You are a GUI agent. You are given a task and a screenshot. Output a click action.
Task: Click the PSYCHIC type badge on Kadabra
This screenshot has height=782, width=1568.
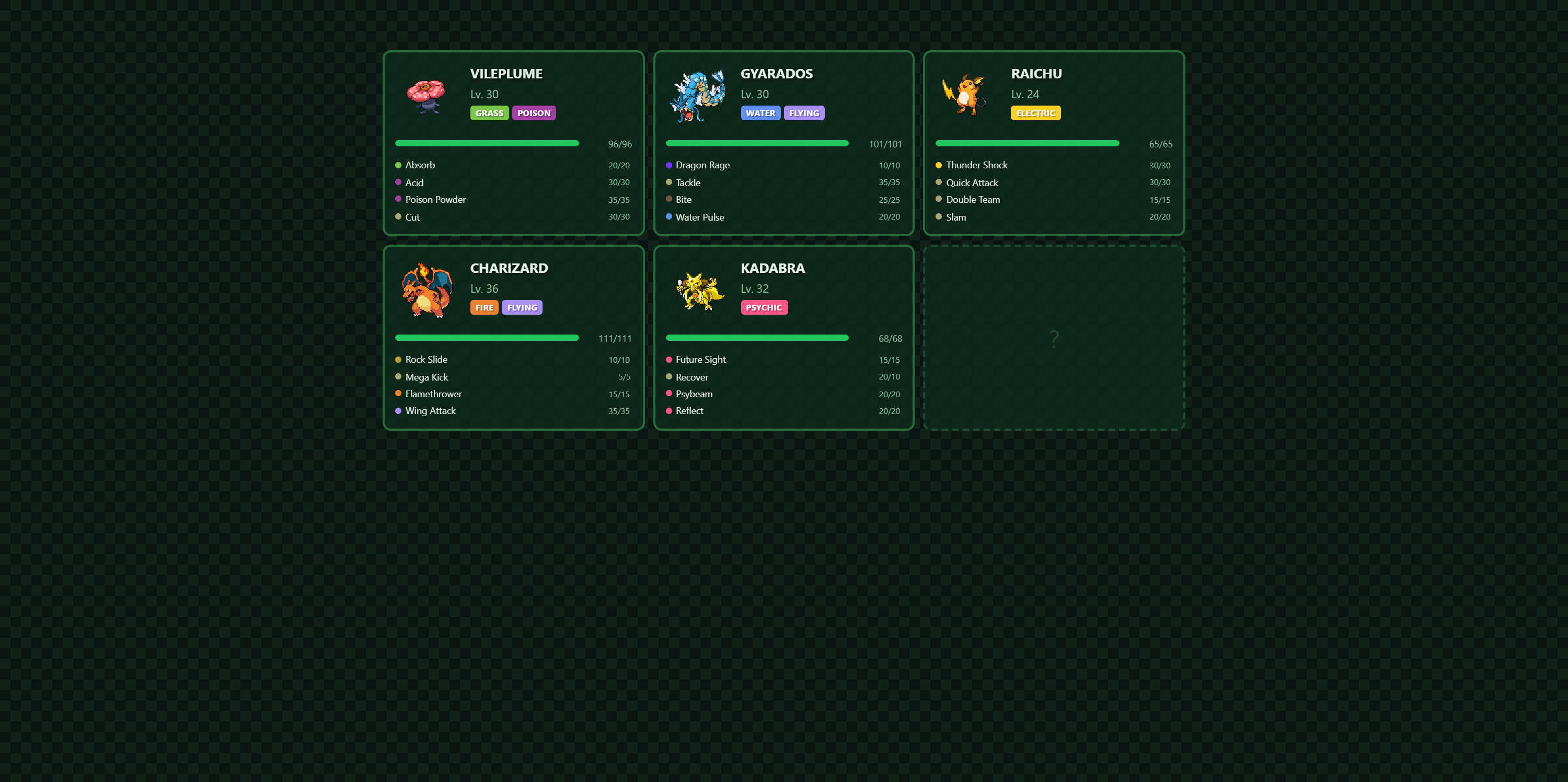[x=764, y=307]
